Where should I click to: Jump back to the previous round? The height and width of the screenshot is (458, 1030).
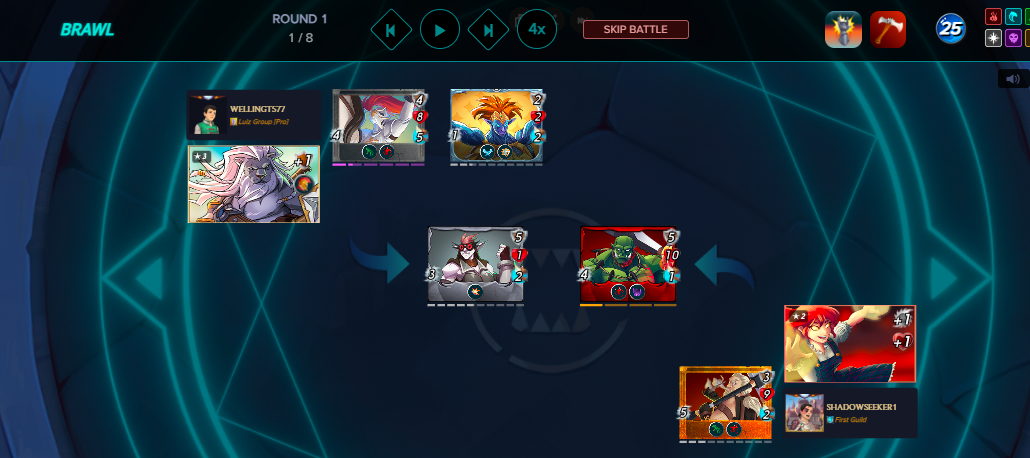391,30
